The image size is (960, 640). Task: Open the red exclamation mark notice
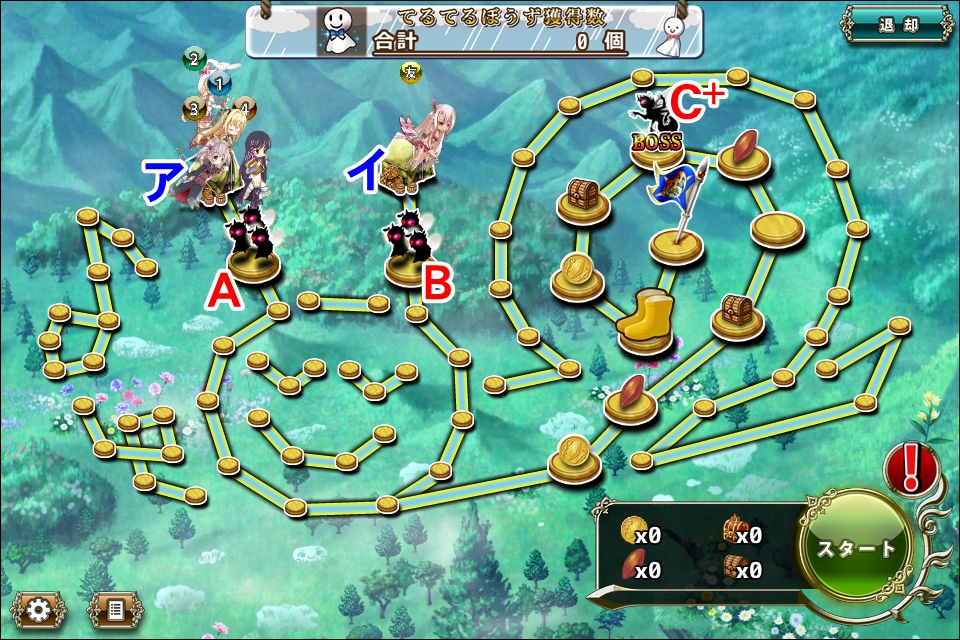910,467
